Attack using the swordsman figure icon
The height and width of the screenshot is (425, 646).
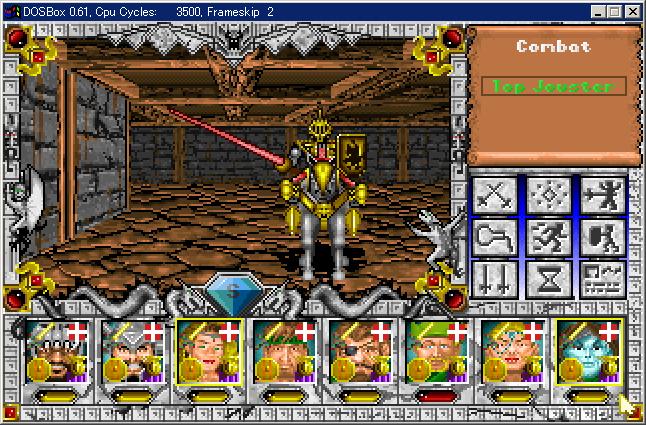pos(601,194)
